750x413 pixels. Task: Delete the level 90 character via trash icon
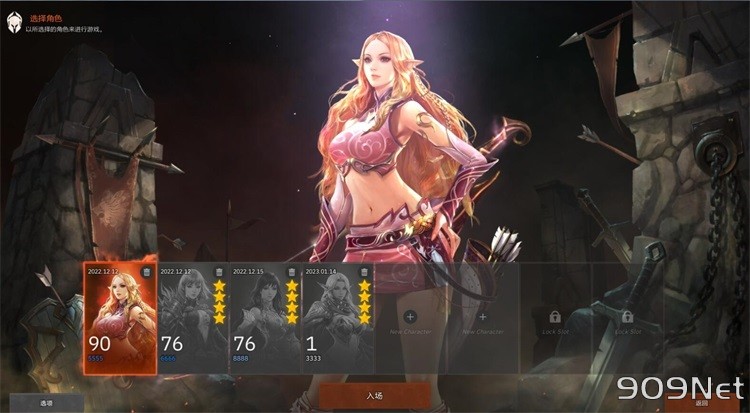(x=147, y=272)
